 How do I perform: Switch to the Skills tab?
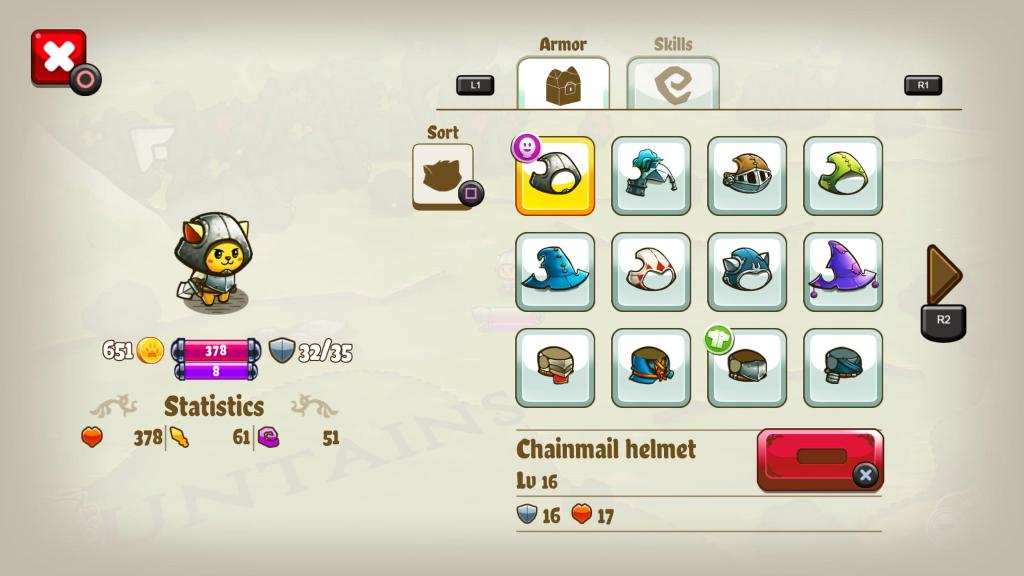(672, 83)
